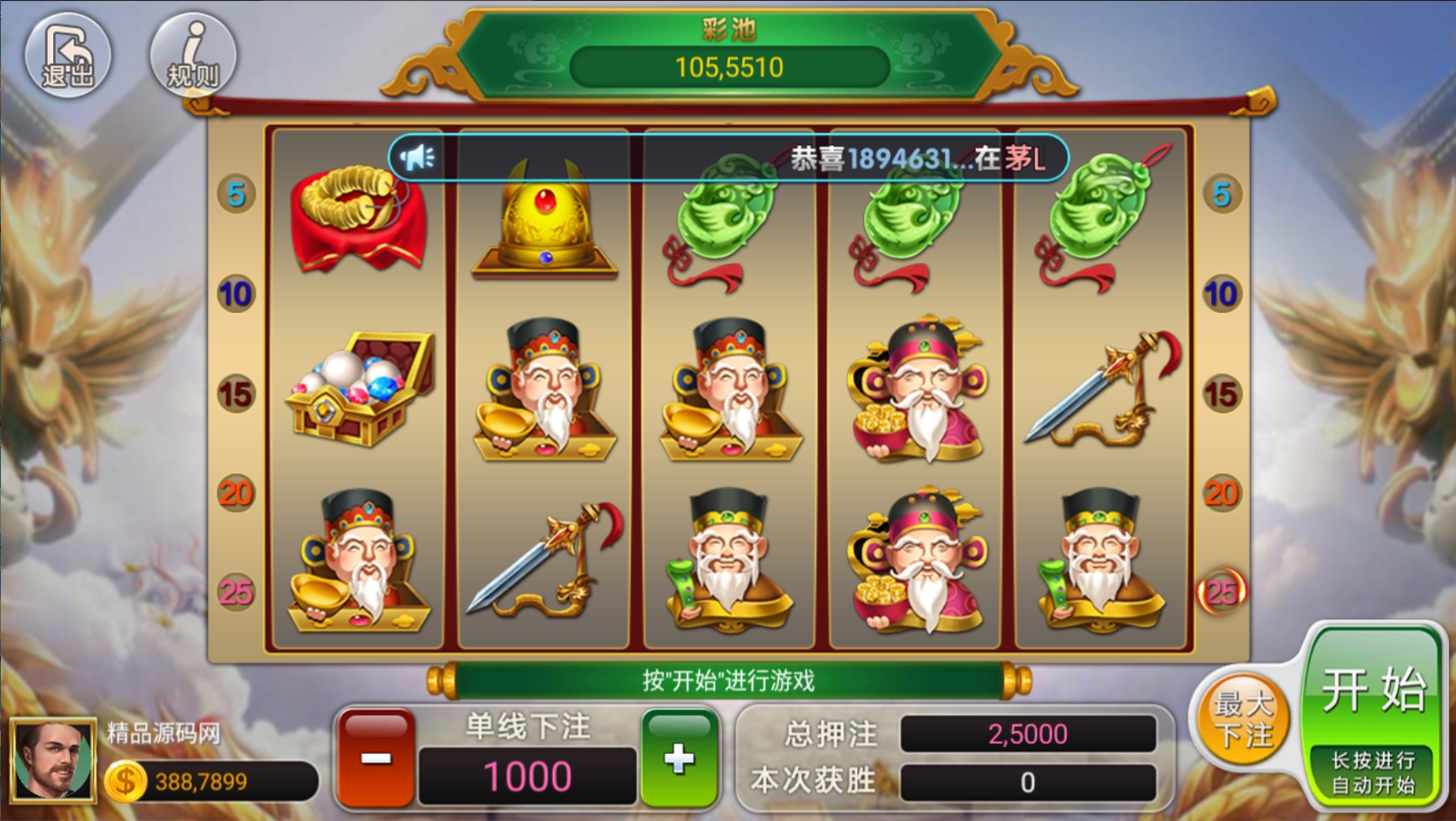Viewport: 1456px width, 821px height.
Task: Open the 规则 rules info
Action: 193,56
